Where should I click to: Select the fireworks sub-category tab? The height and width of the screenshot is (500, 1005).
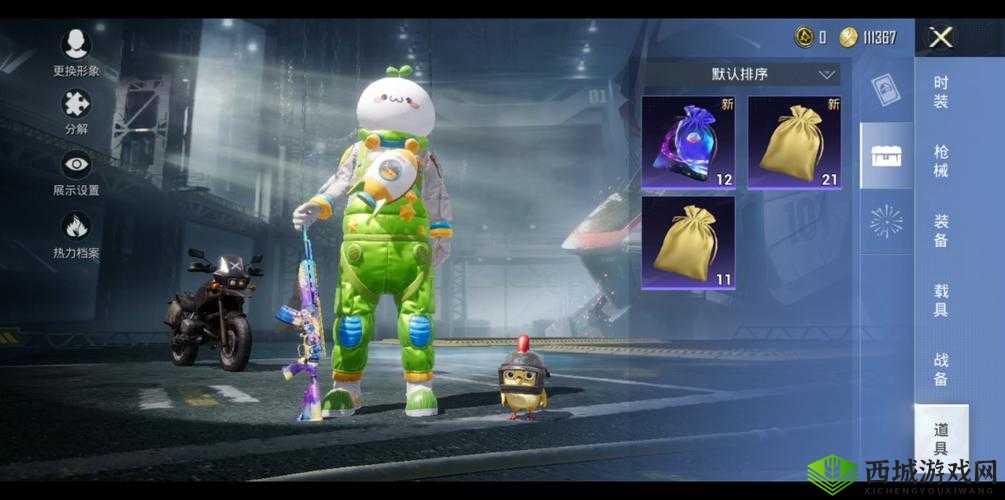(886, 221)
